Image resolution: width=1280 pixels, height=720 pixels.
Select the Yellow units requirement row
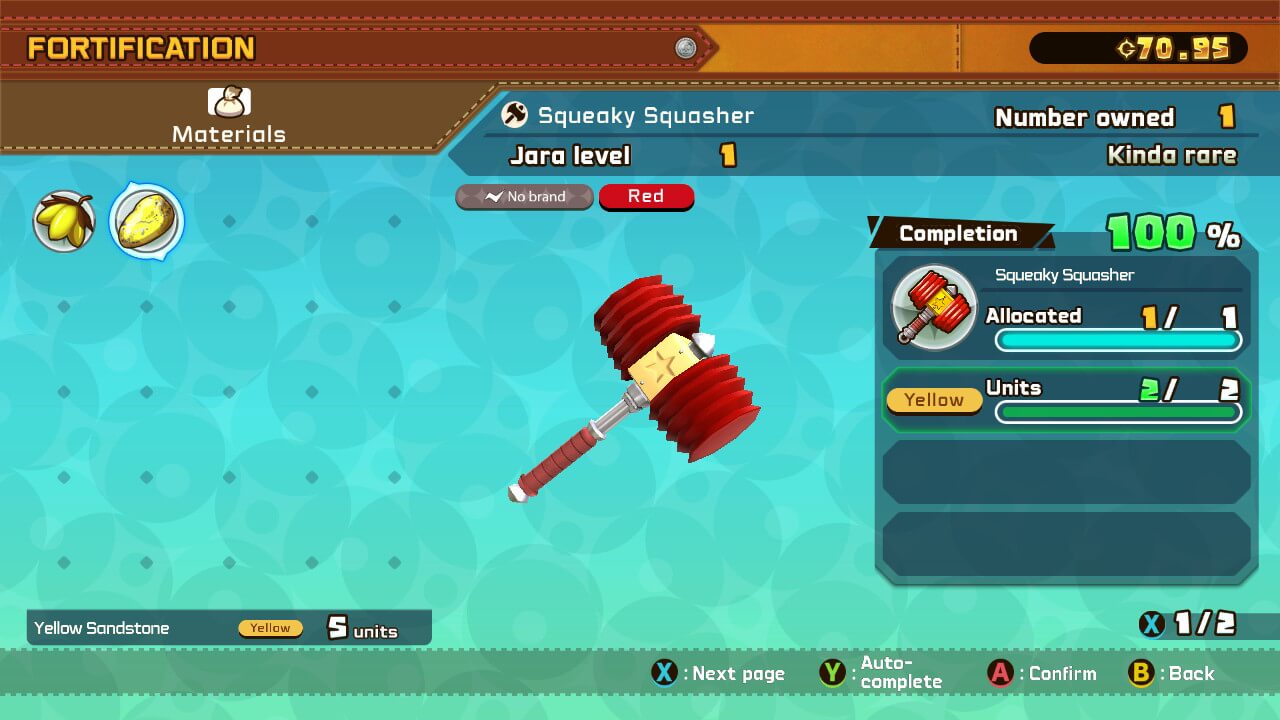pyautogui.click(x=1066, y=400)
